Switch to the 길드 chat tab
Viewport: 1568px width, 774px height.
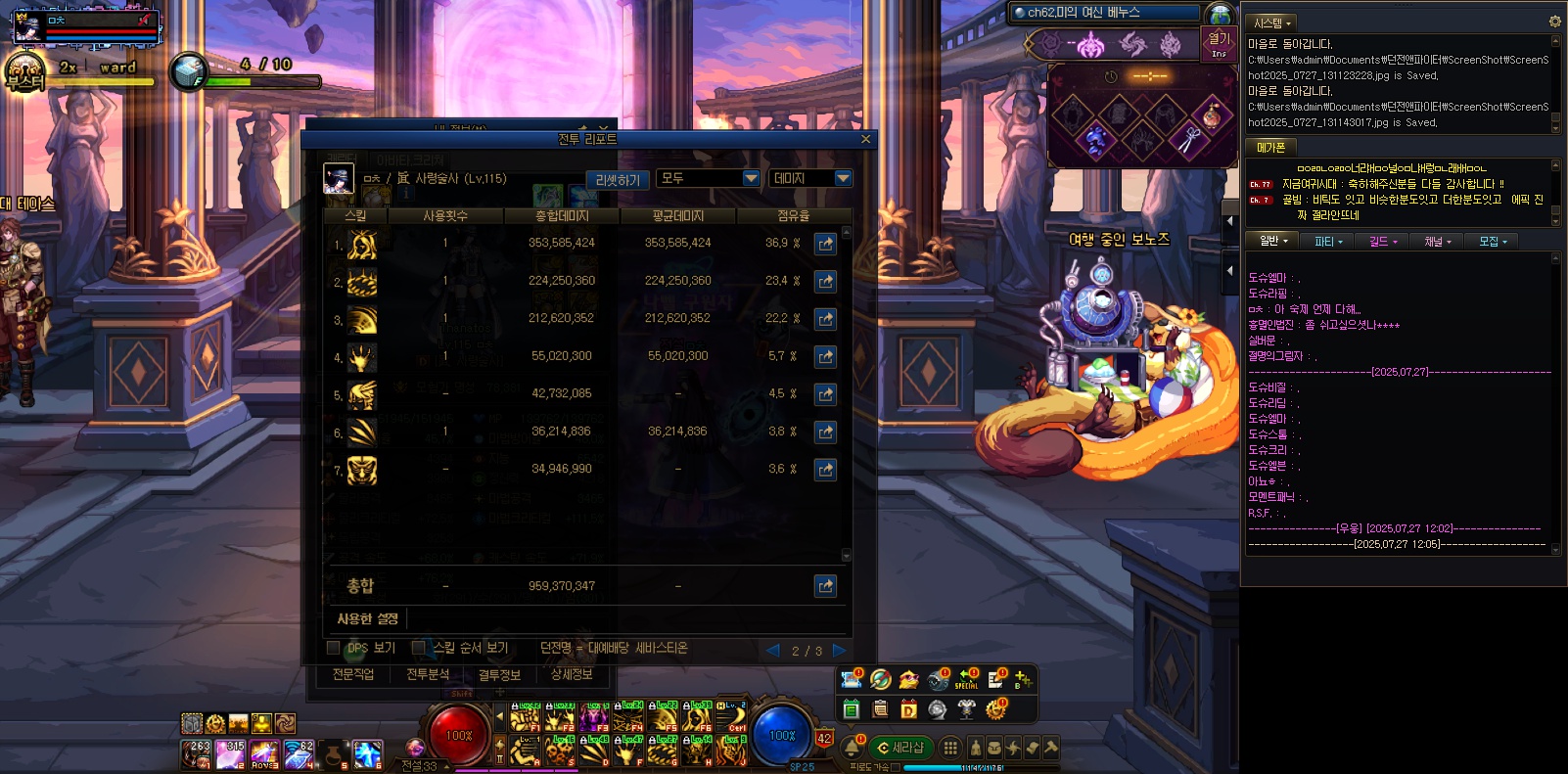pyautogui.click(x=1382, y=241)
